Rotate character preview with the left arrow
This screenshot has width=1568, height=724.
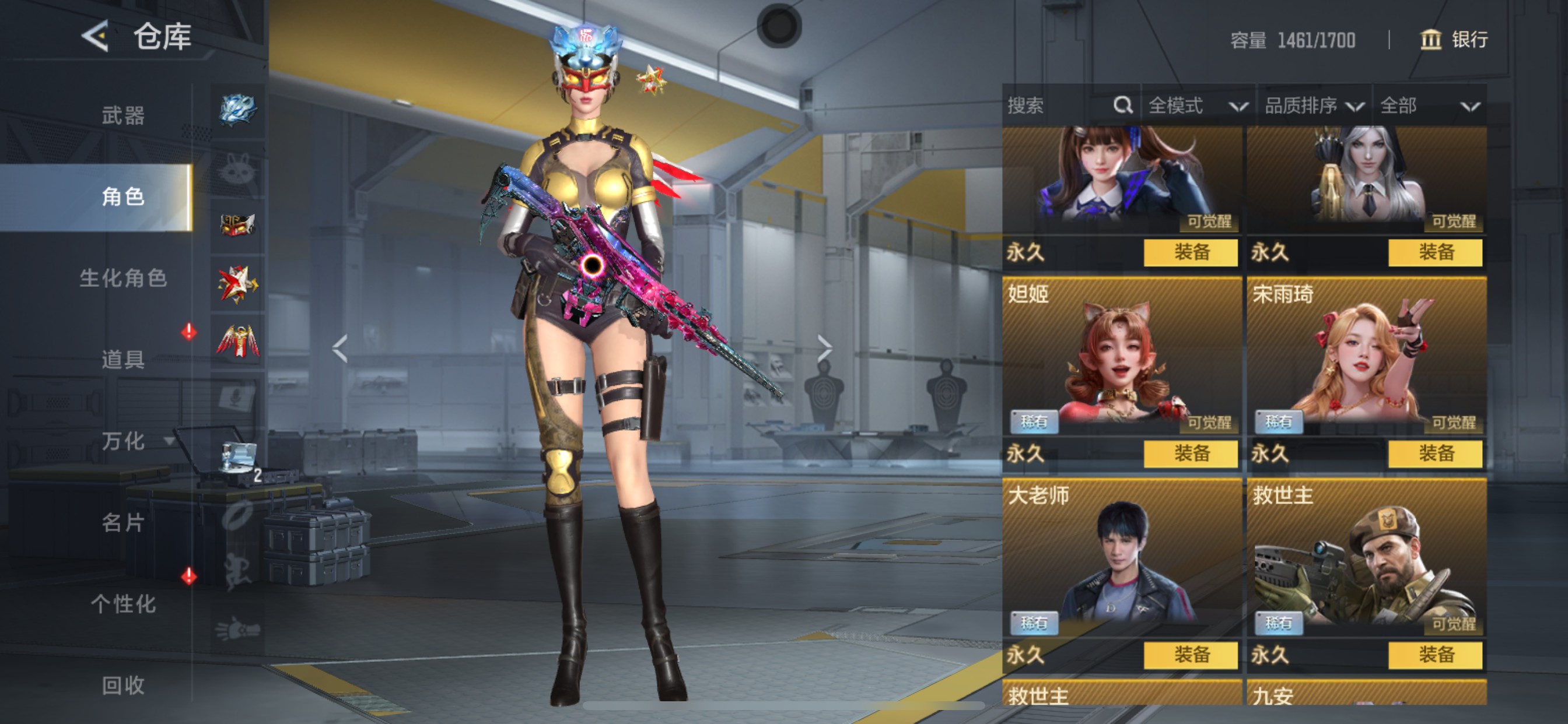point(340,349)
